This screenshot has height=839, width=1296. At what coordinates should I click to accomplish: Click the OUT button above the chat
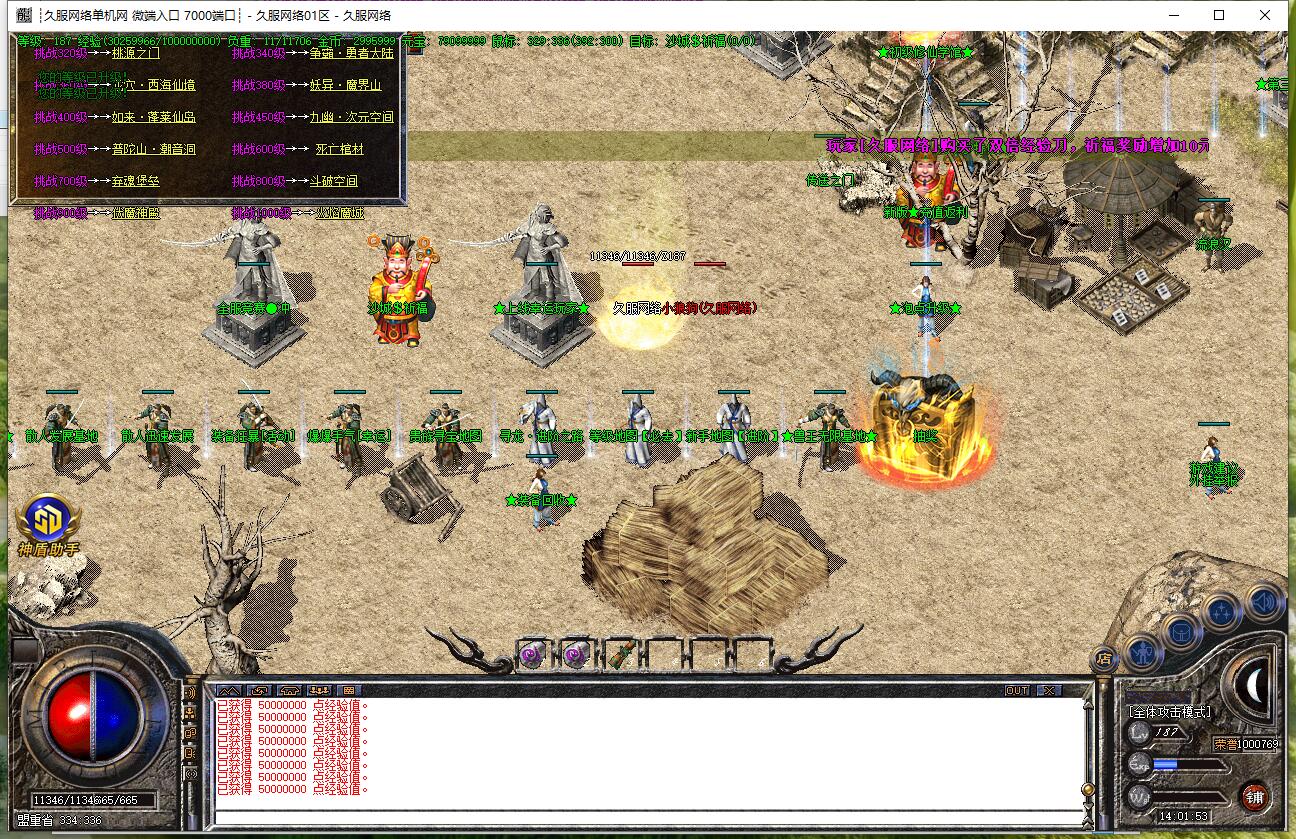(1017, 690)
